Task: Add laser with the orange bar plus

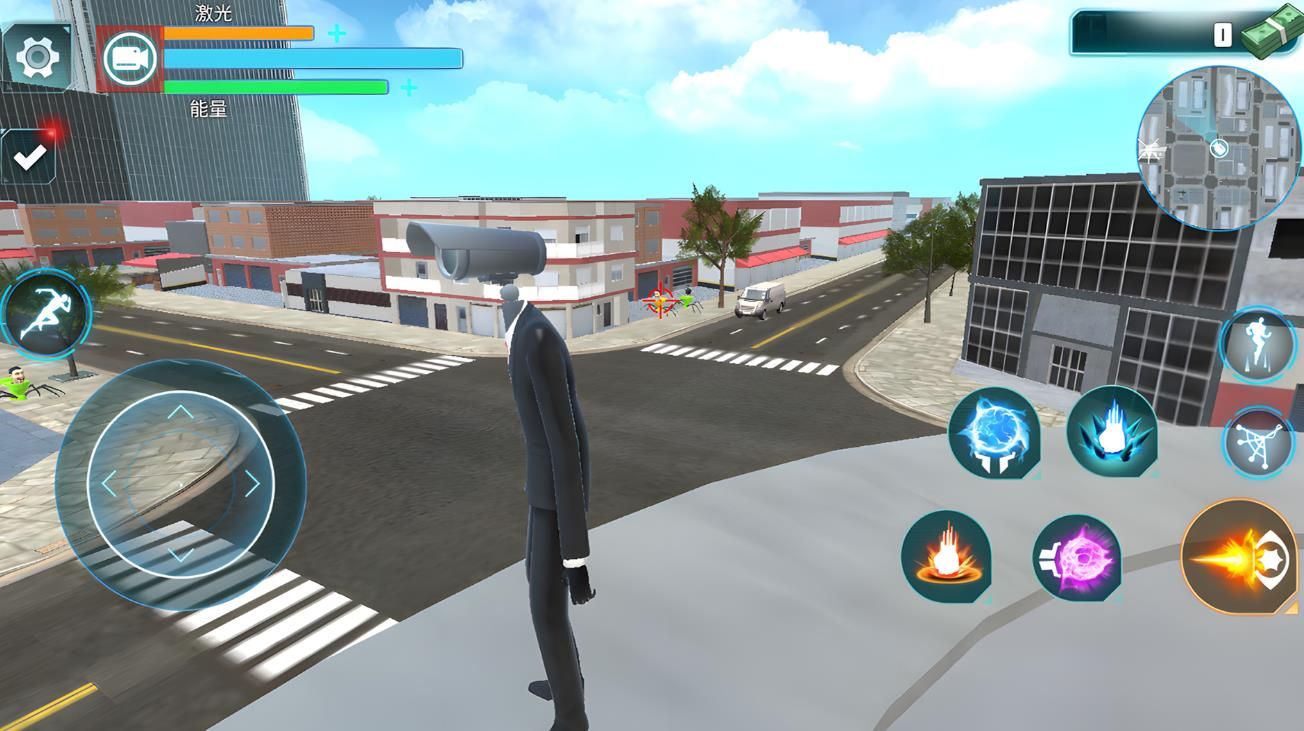Action: click(337, 34)
